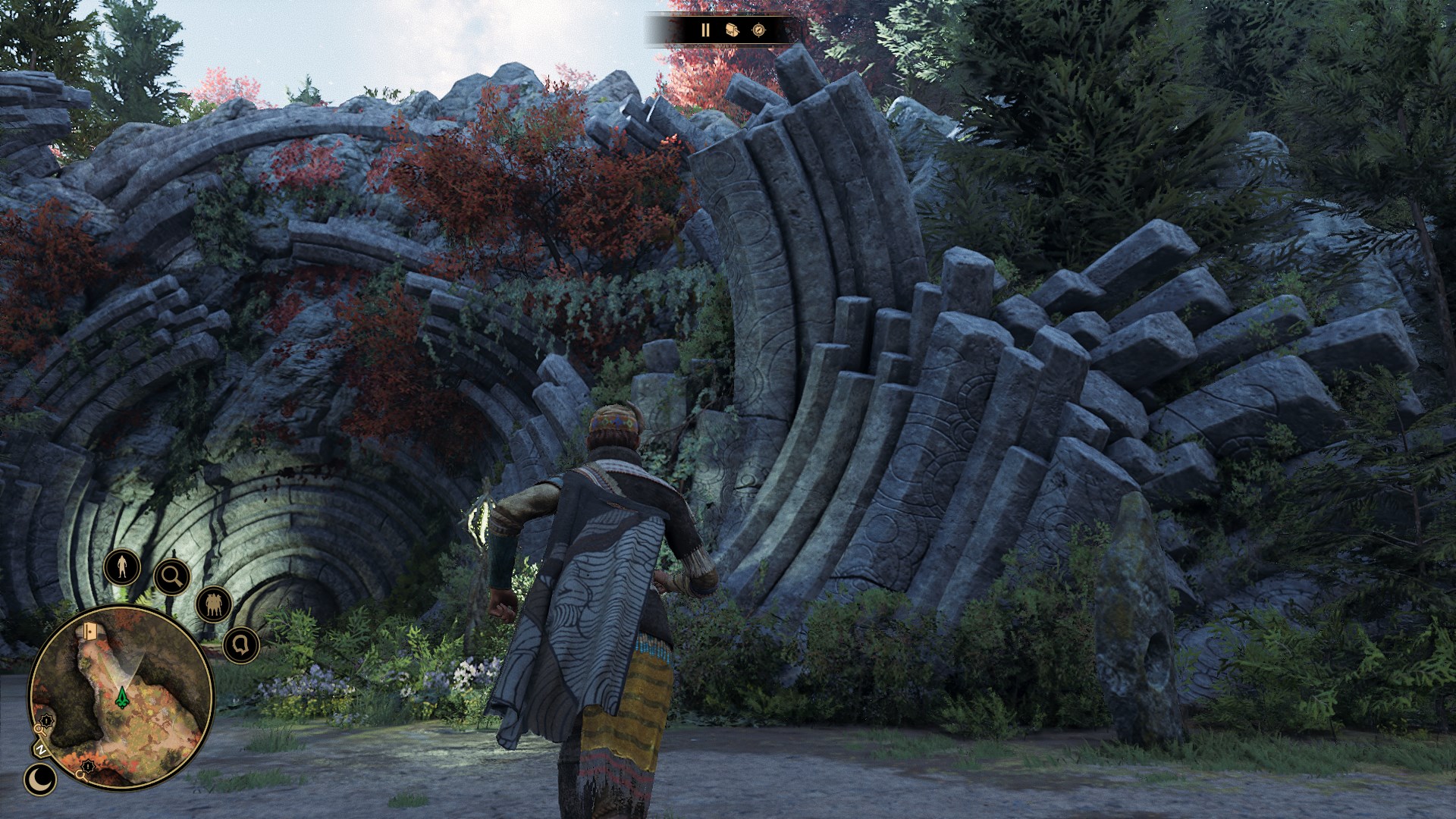Open the compass map icon
1456x819 pixels.
pyautogui.click(x=759, y=30)
